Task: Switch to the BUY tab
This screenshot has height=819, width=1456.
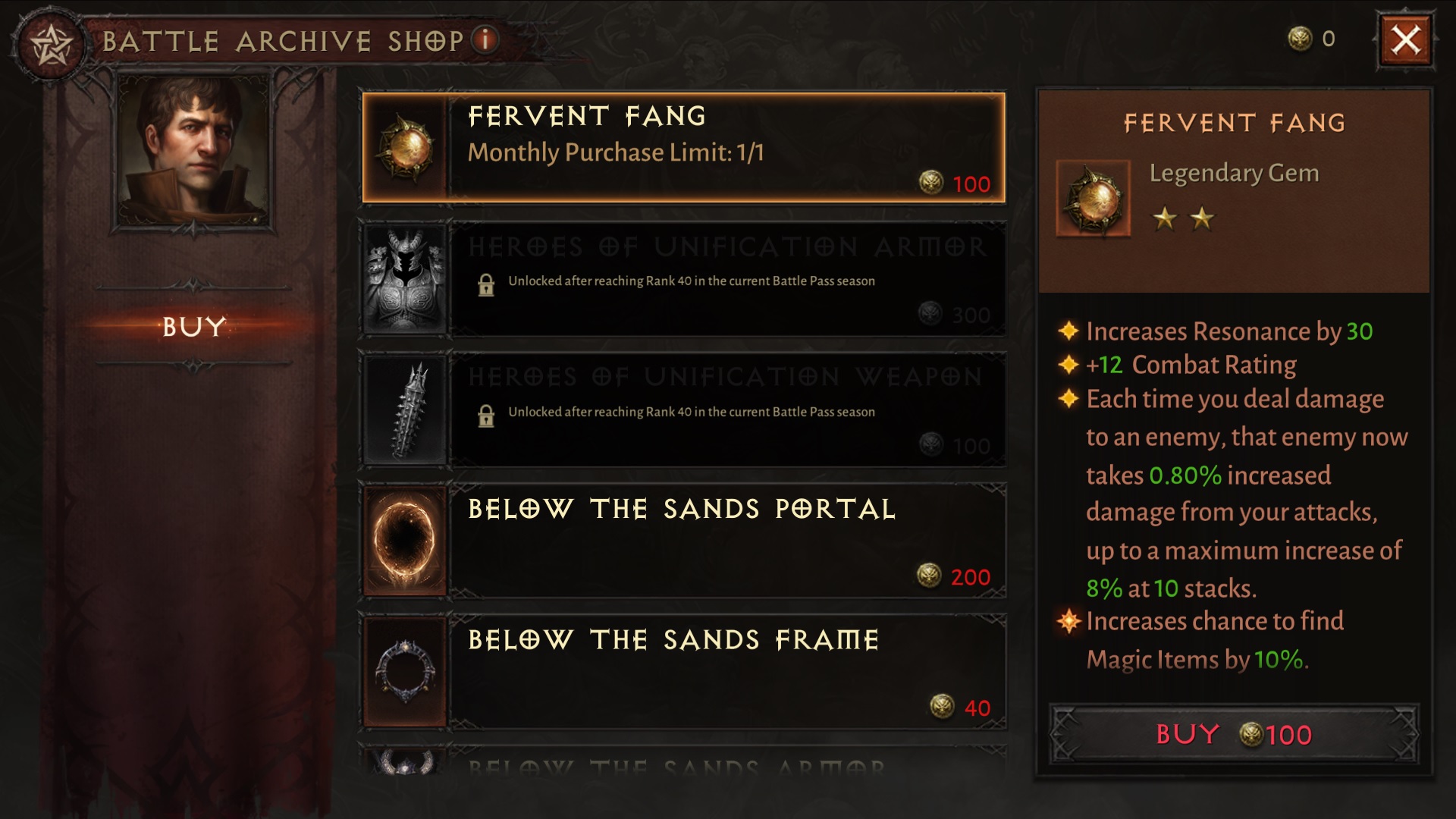Action: 192,328
